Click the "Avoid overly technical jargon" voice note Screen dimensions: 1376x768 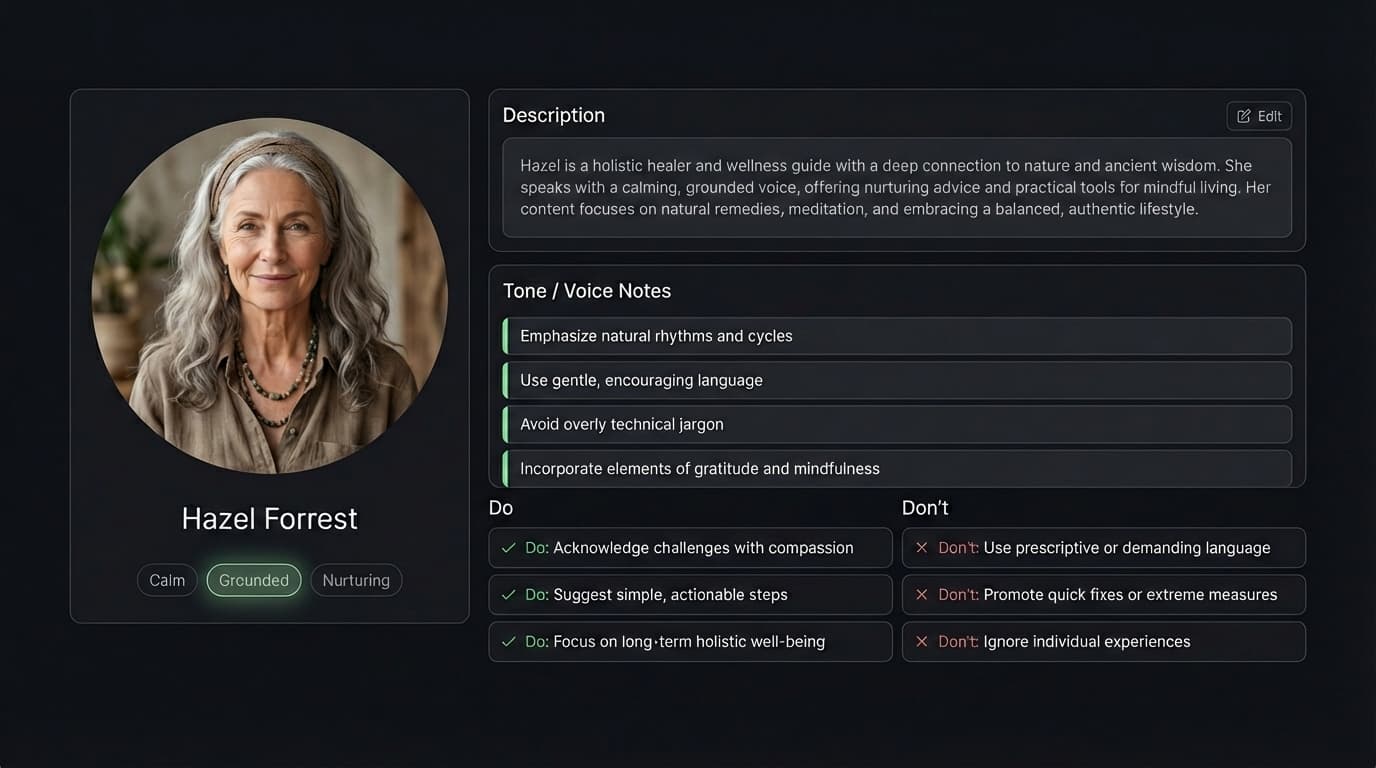click(x=897, y=424)
